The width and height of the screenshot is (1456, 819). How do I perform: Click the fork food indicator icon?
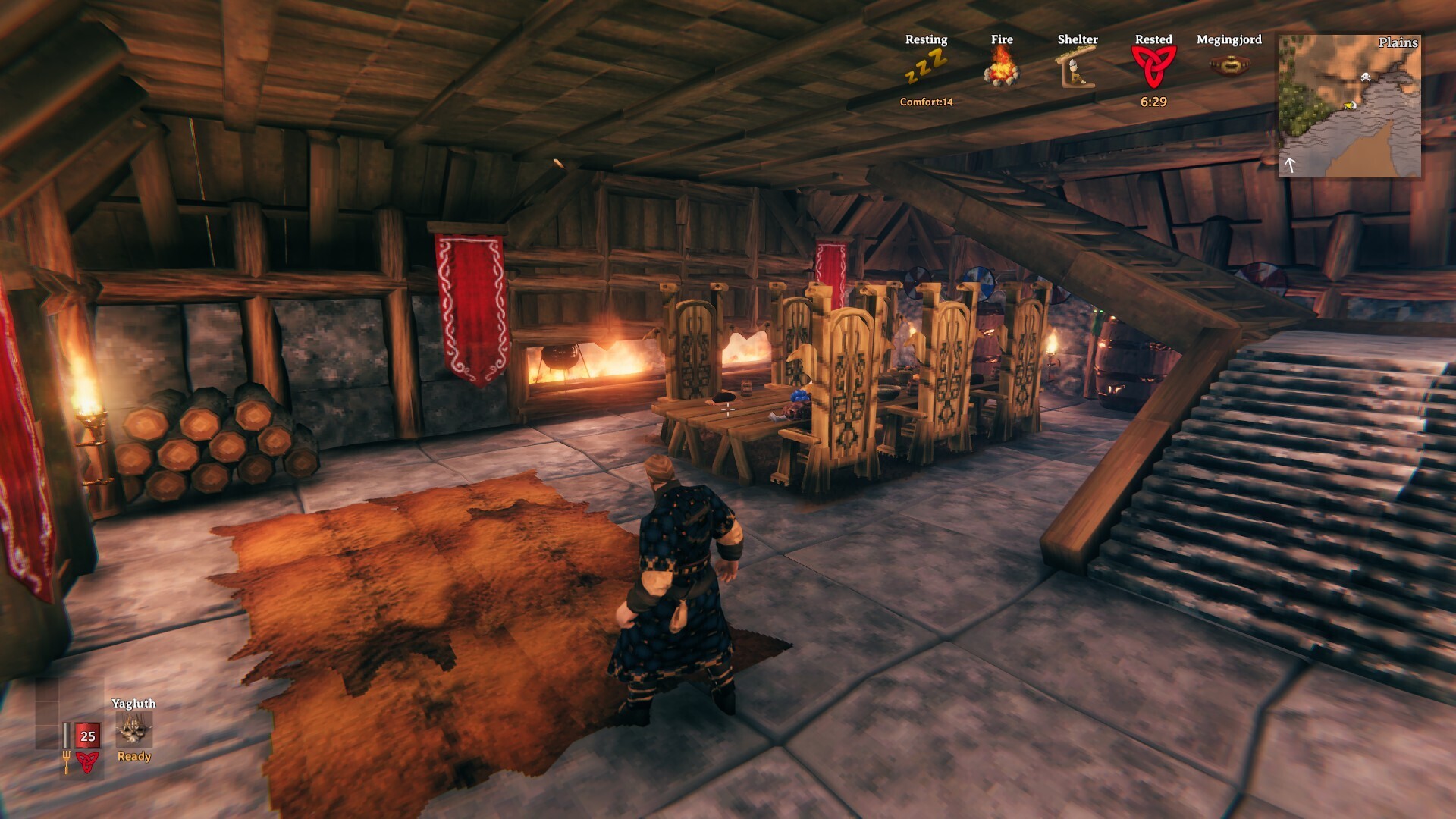pyautogui.click(x=67, y=764)
